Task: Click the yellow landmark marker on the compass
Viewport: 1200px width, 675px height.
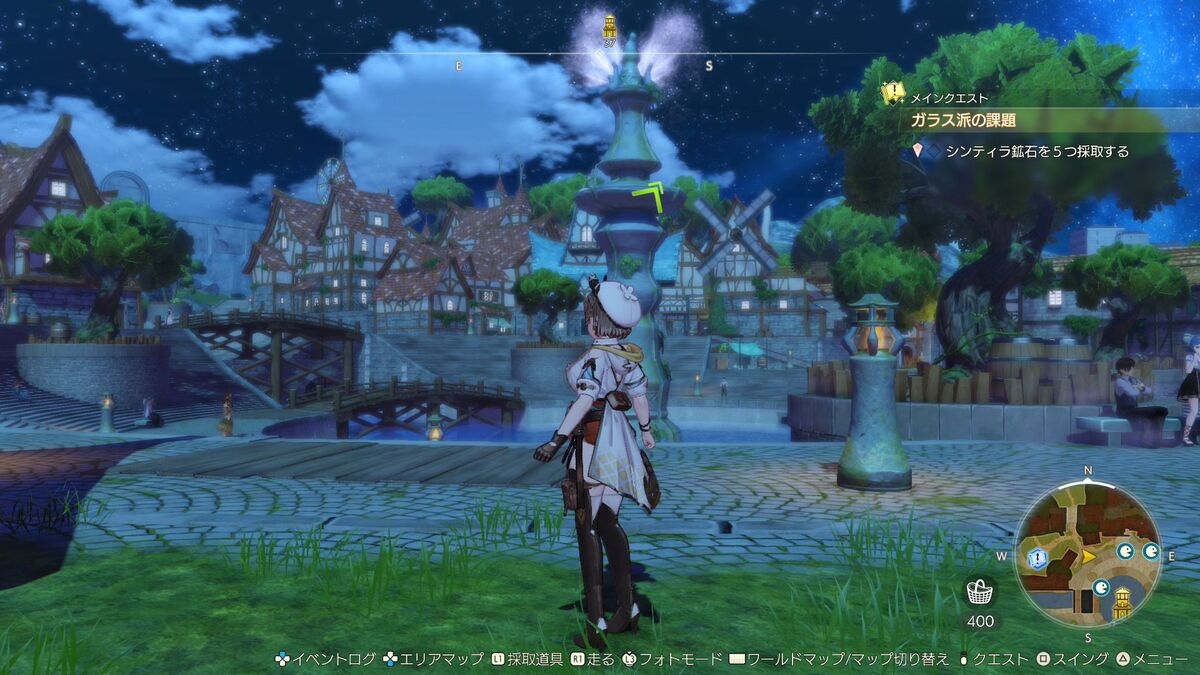Action: point(609,26)
